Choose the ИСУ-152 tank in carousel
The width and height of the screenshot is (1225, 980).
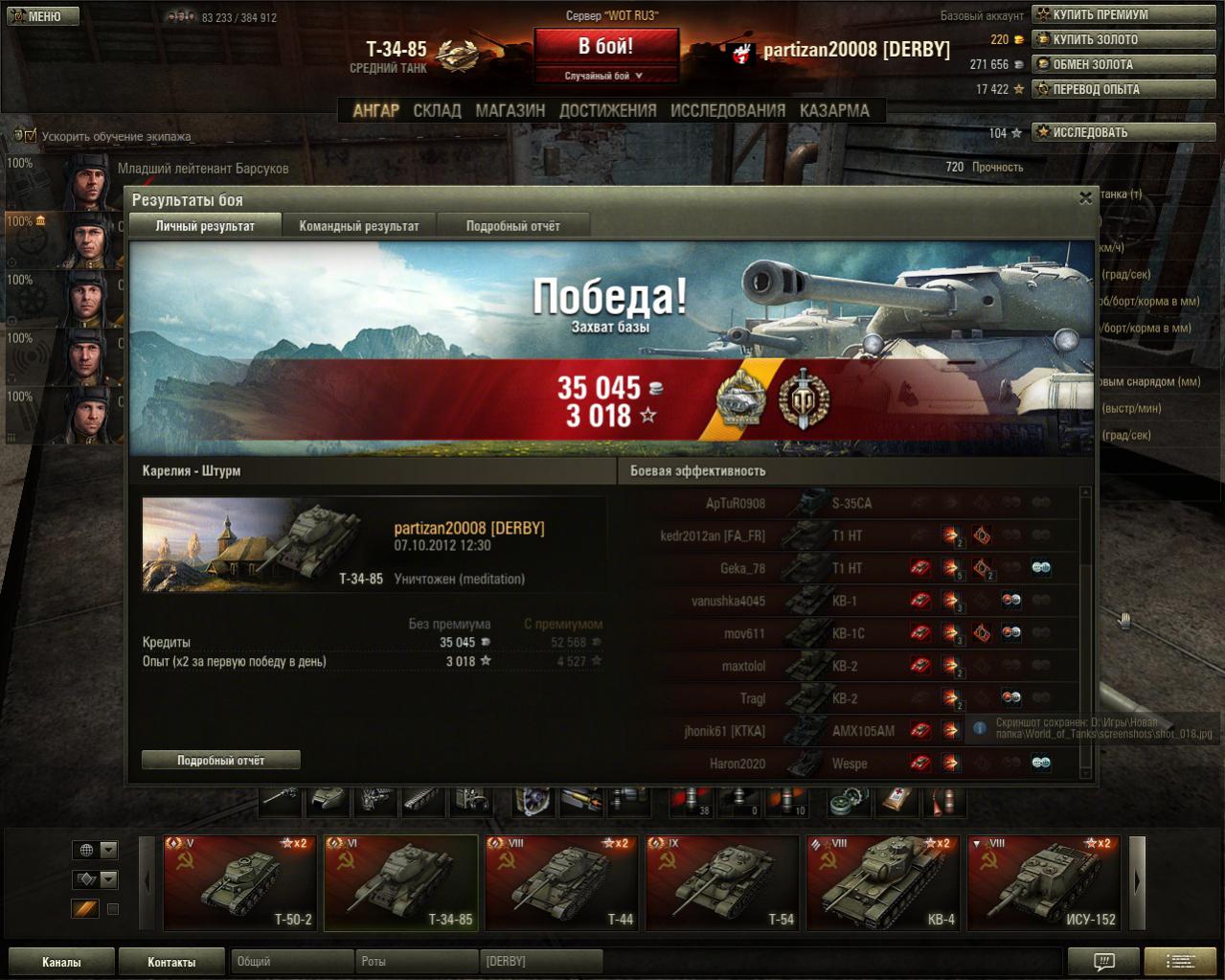click(x=1044, y=883)
